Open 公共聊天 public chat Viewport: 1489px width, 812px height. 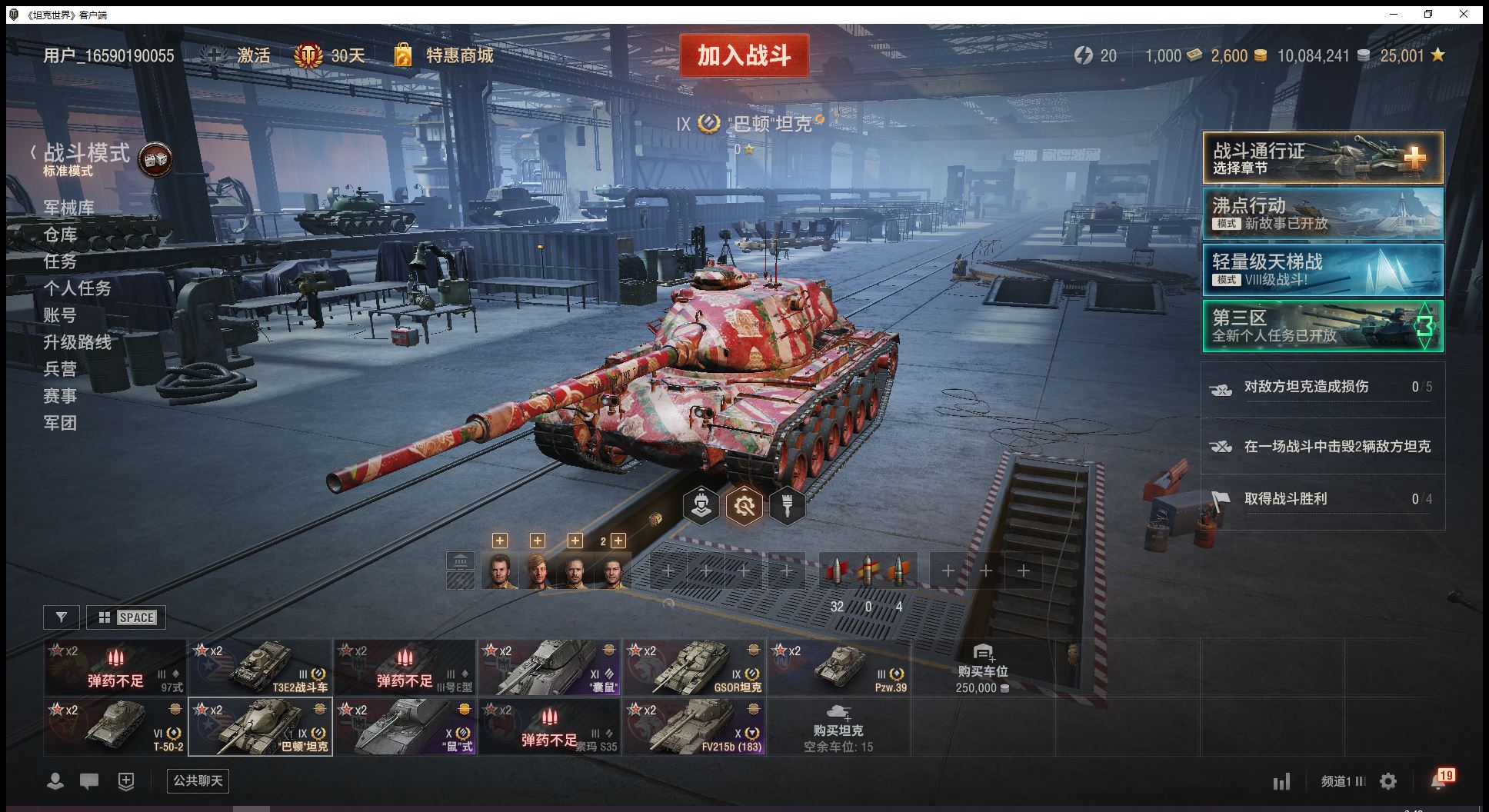pos(198,781)
